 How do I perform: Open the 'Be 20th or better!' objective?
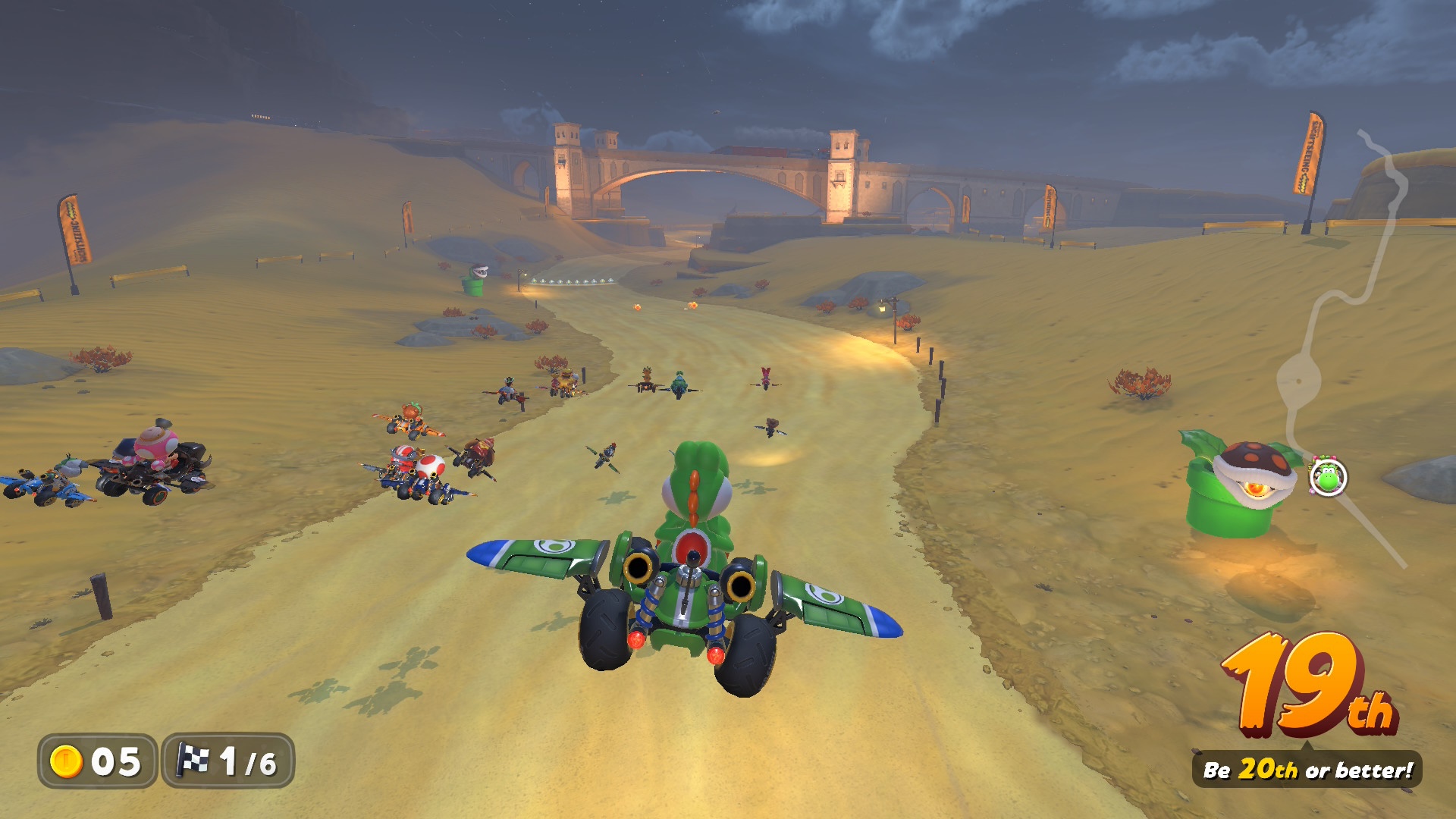pyautogui.click(x=1307, y=770)
